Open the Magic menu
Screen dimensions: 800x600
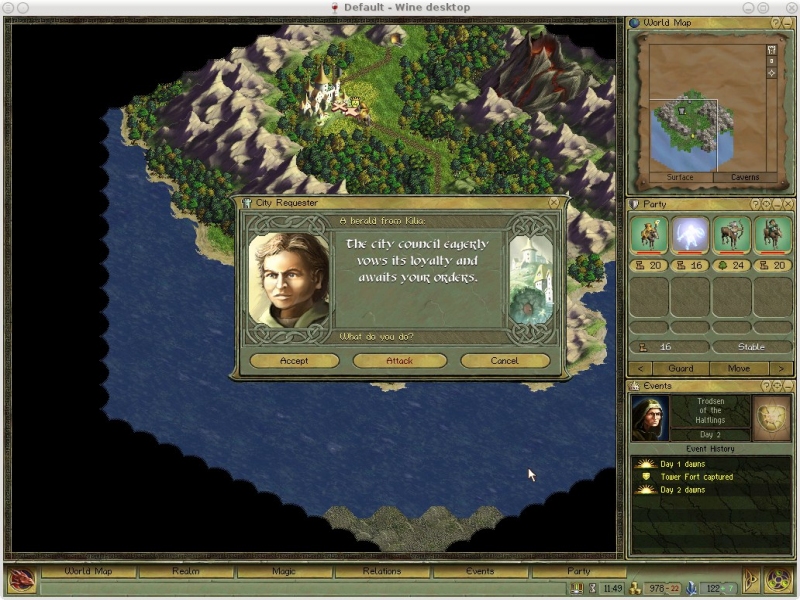pos(284,571)
